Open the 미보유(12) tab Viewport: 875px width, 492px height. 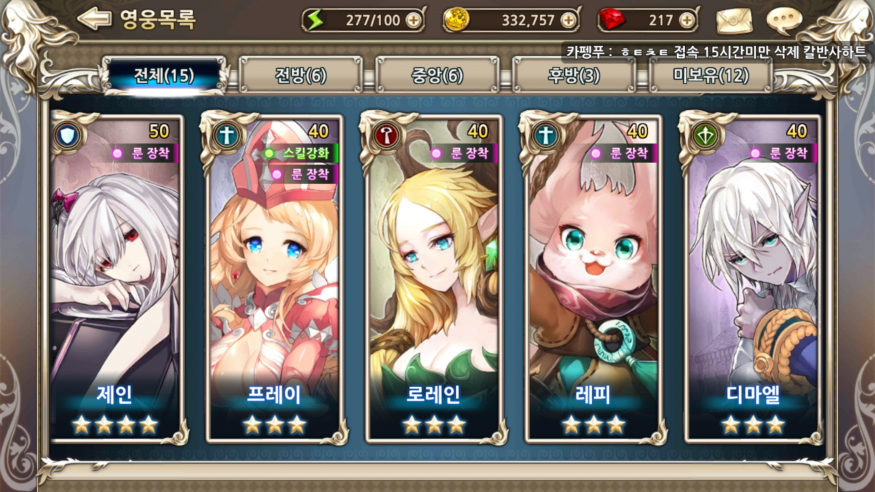pyautogui.click(x=710, y=75)
